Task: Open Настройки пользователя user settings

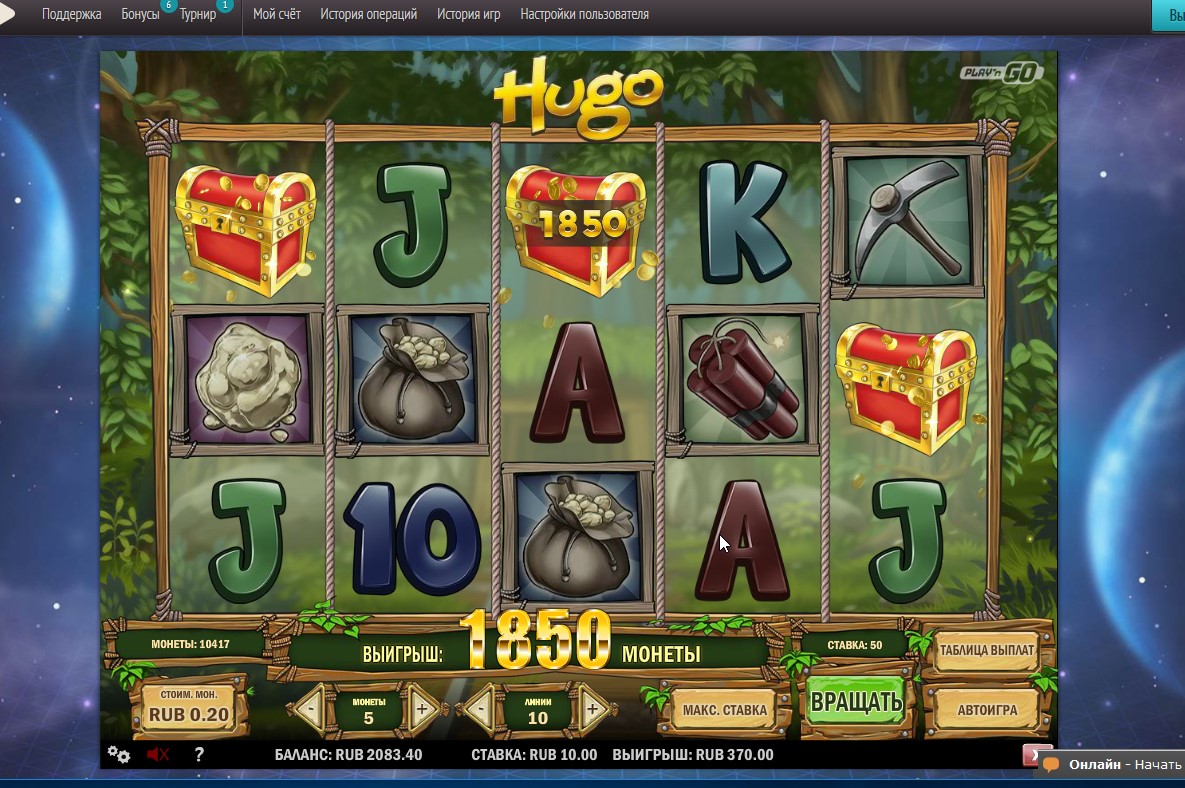Action: [x=584, y=15]
